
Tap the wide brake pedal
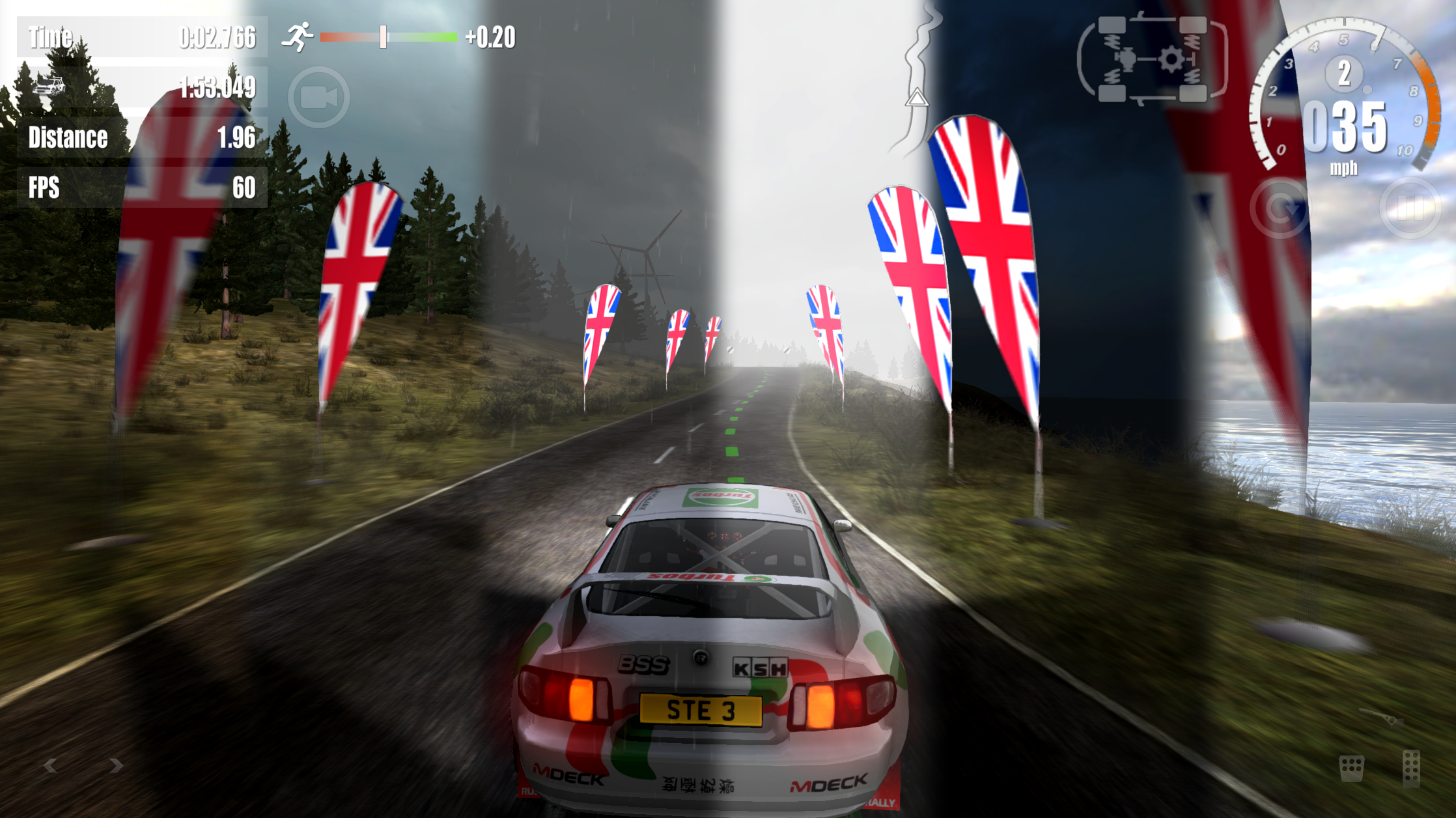1351,769
